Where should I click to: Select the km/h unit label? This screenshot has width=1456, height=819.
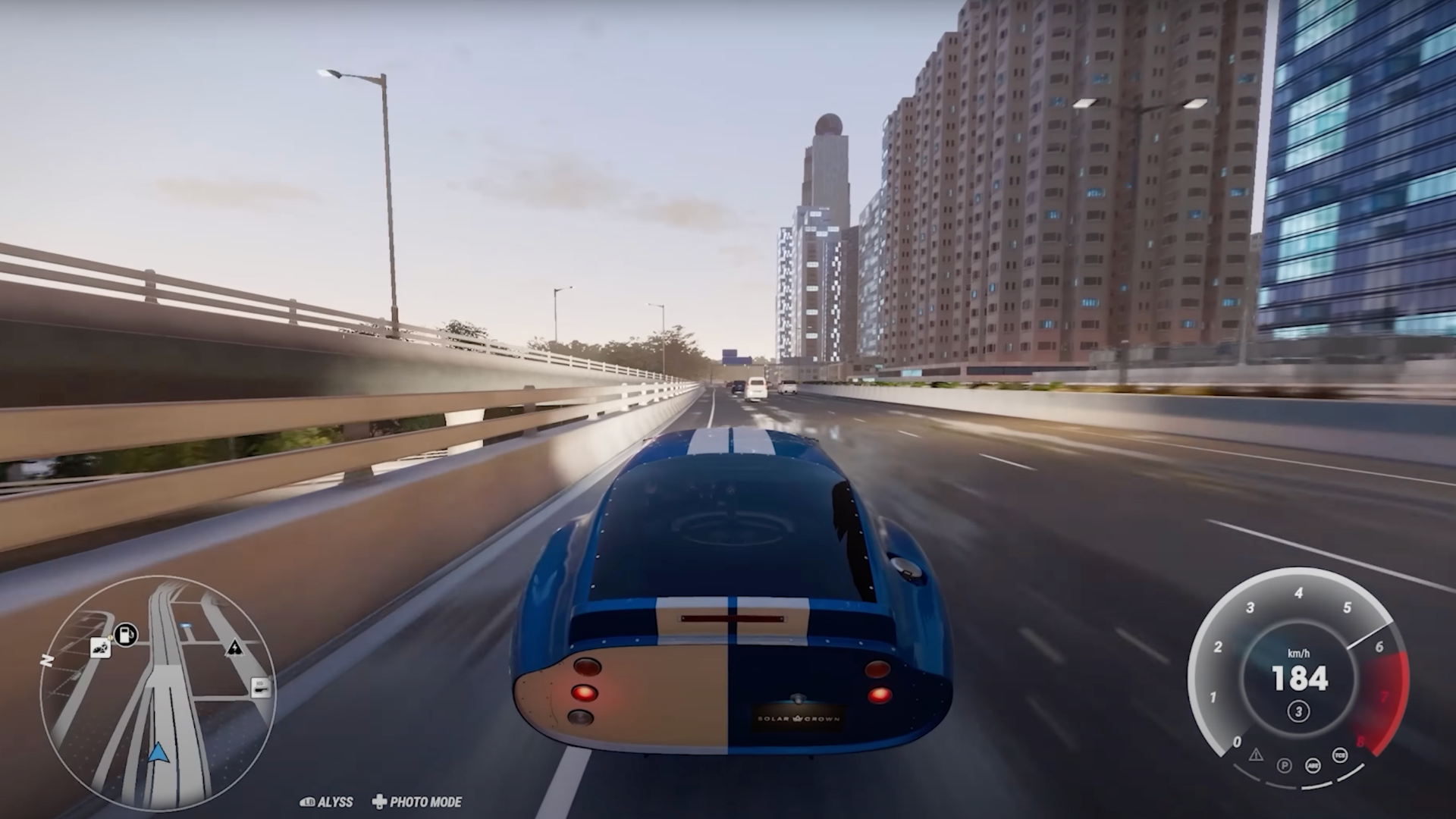pos(1299,653)
